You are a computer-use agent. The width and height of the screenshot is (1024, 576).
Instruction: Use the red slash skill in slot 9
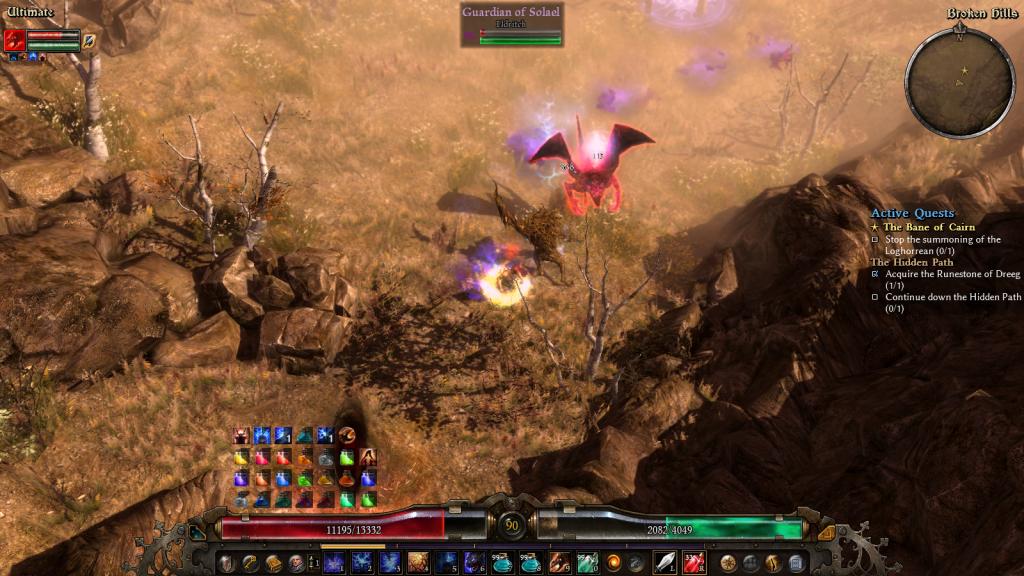point(559,562)
